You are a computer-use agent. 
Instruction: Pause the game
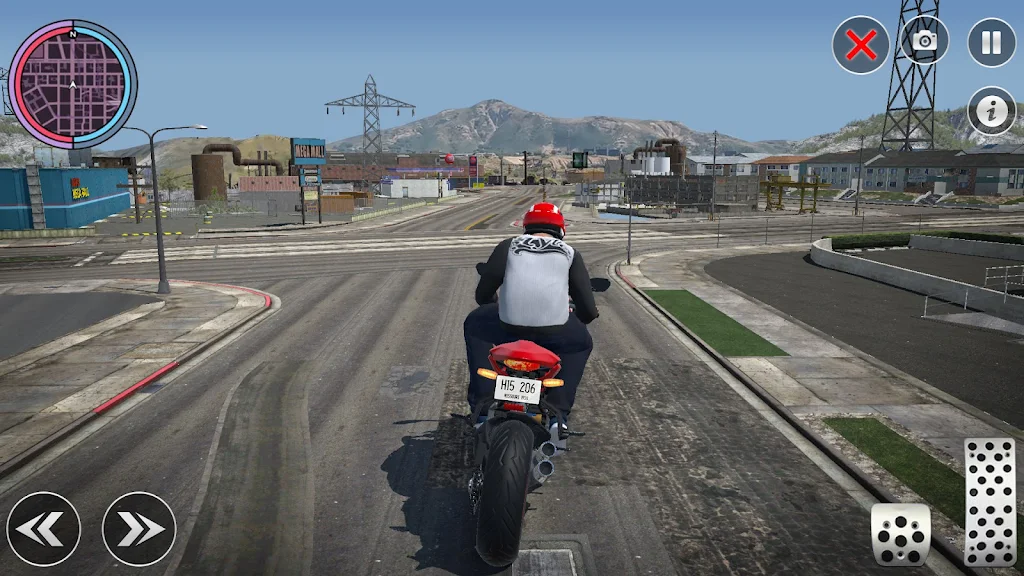(x=991, y=42)
